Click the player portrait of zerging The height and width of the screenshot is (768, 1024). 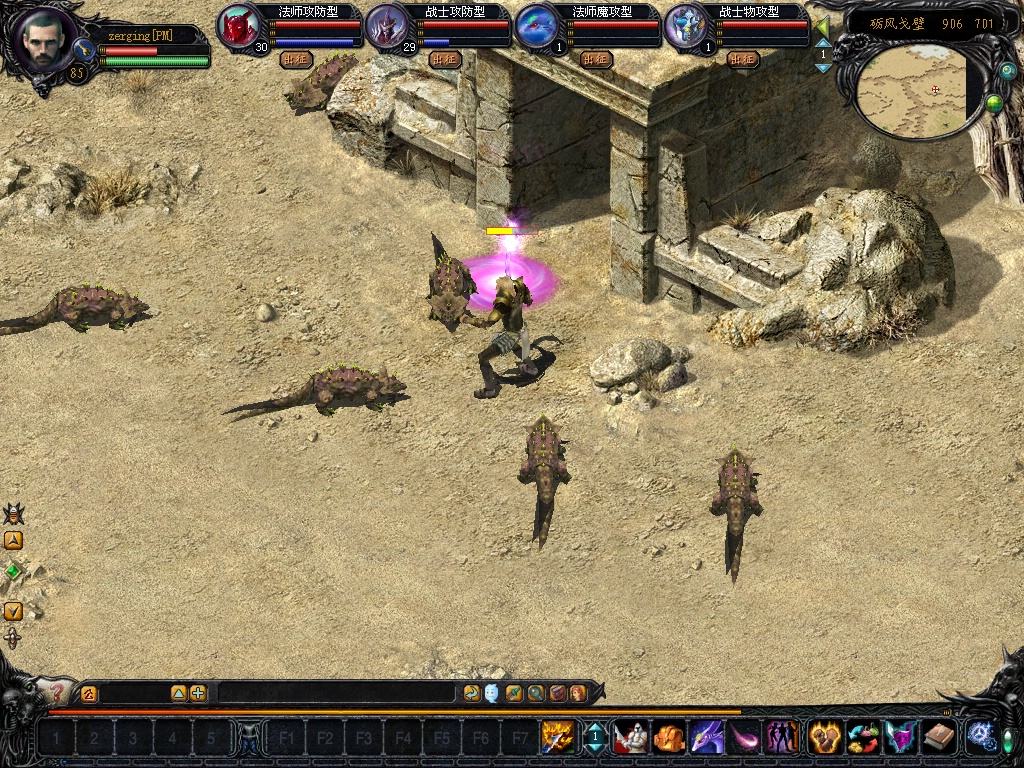pos(41,40)
